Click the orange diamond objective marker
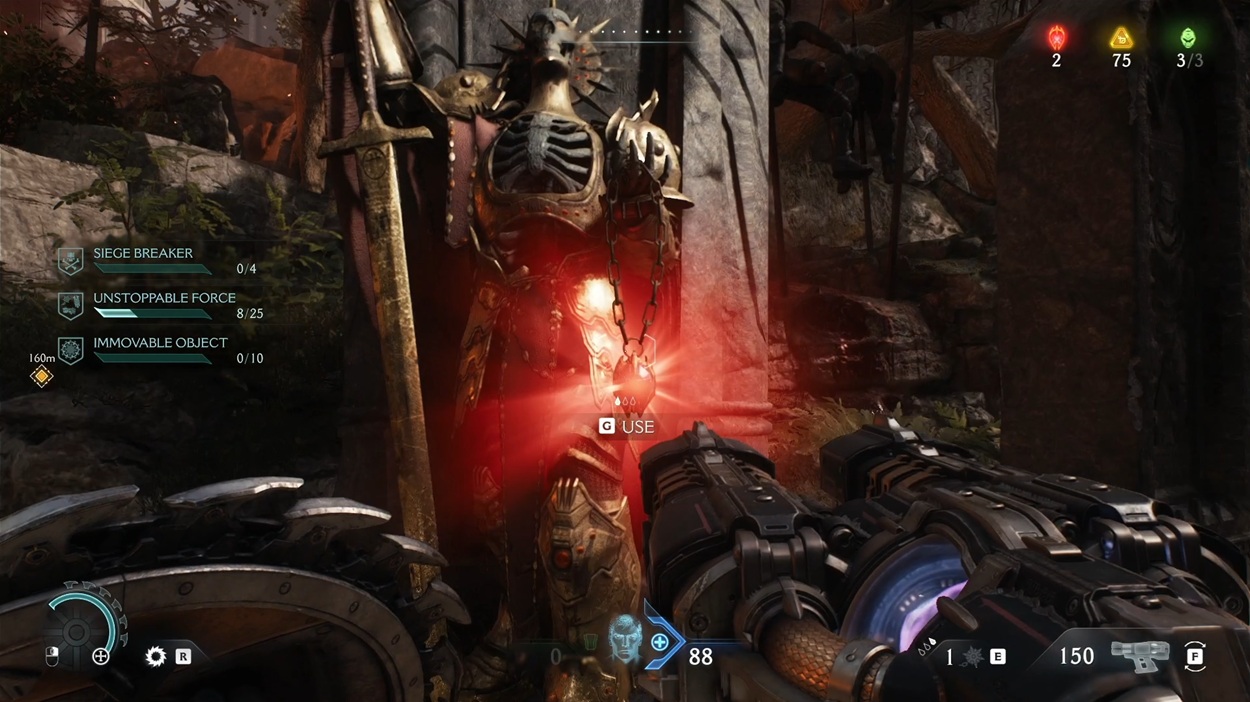 (x=41, y=376)
